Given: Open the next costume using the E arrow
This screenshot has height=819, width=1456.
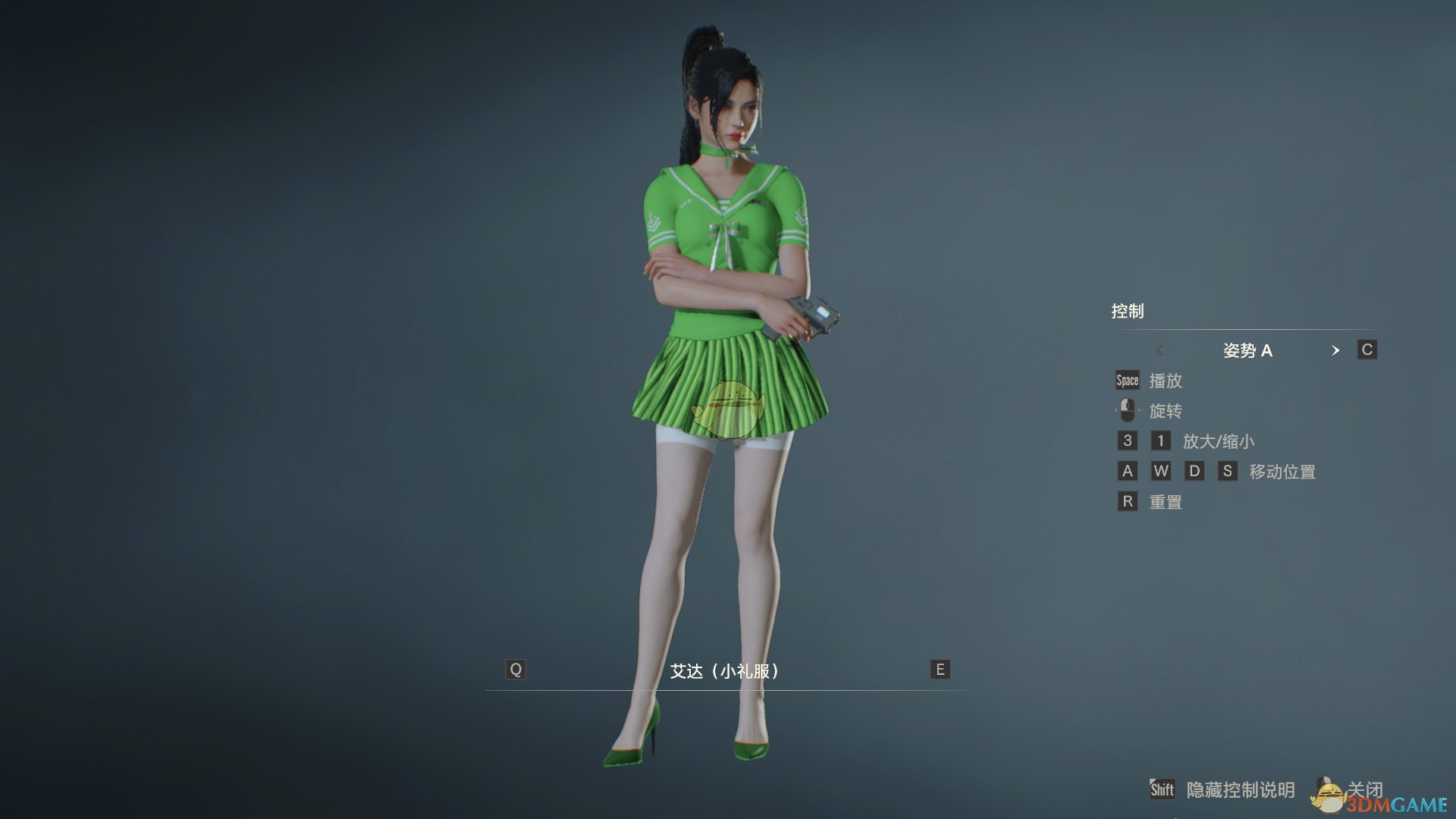Looking at the screenshot, I should point(939,670).
